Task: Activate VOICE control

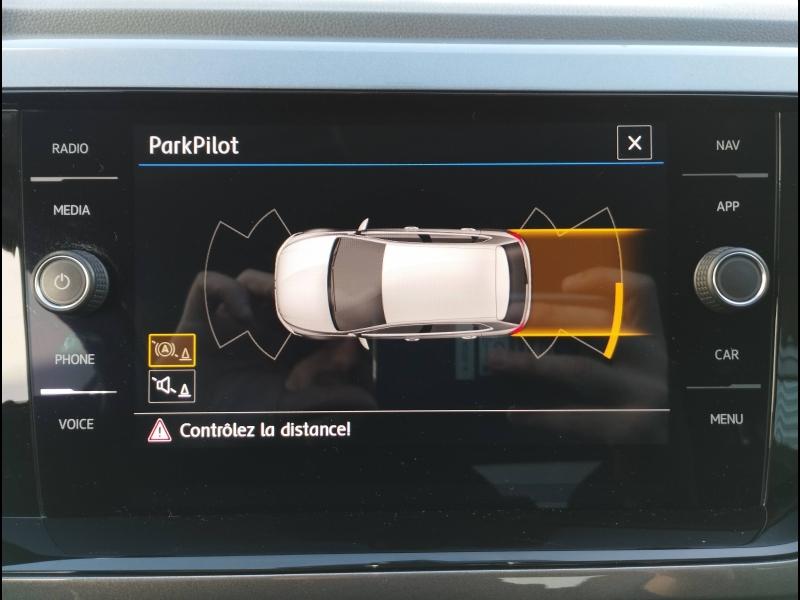Action: click(x=76, y=424)
